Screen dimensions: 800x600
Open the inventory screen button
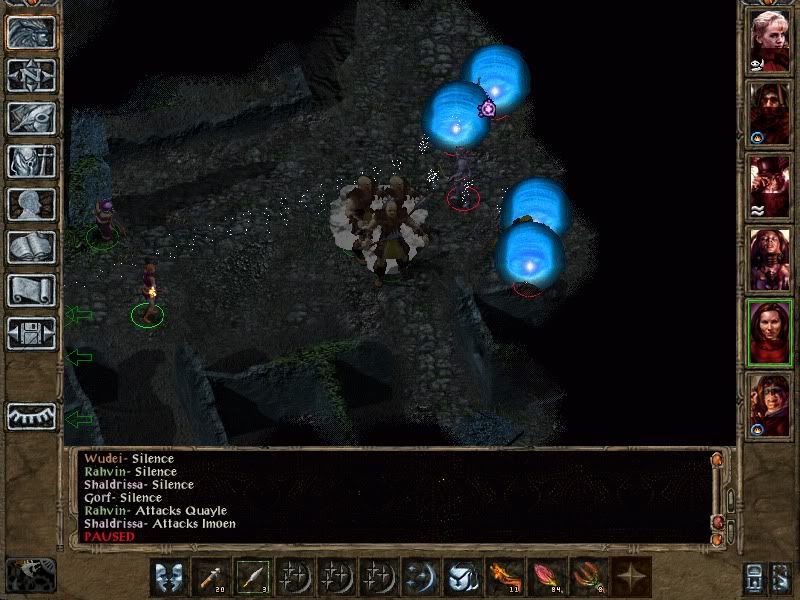(31, 161)
